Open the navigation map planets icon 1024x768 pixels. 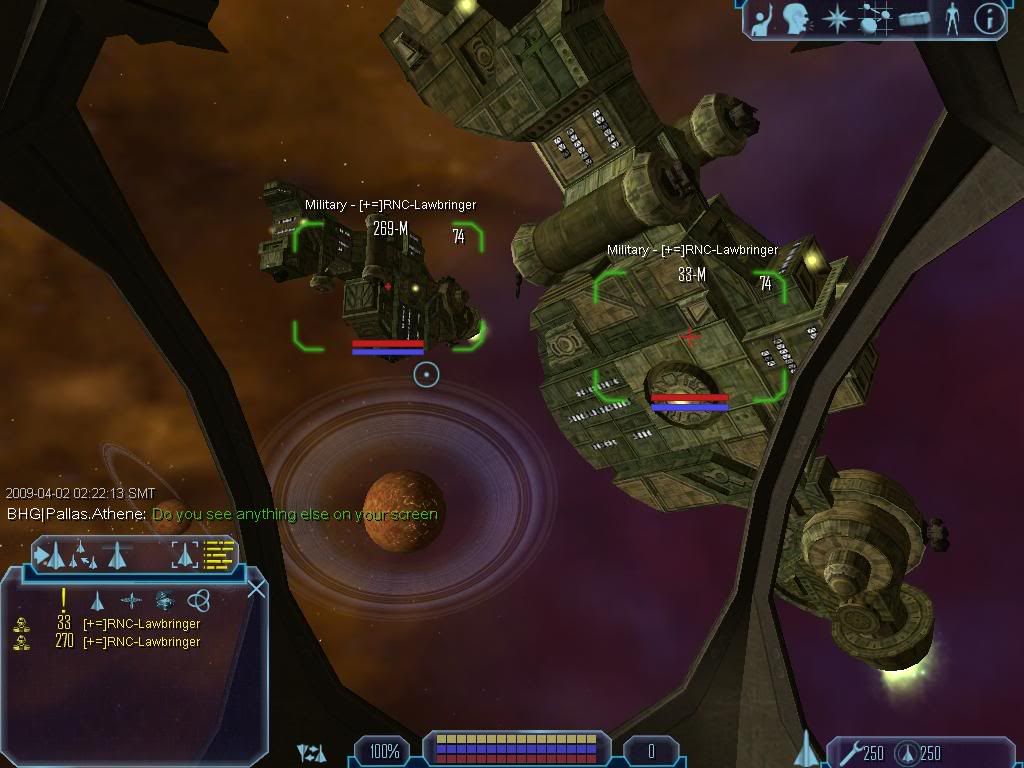[x=876, y=18]
